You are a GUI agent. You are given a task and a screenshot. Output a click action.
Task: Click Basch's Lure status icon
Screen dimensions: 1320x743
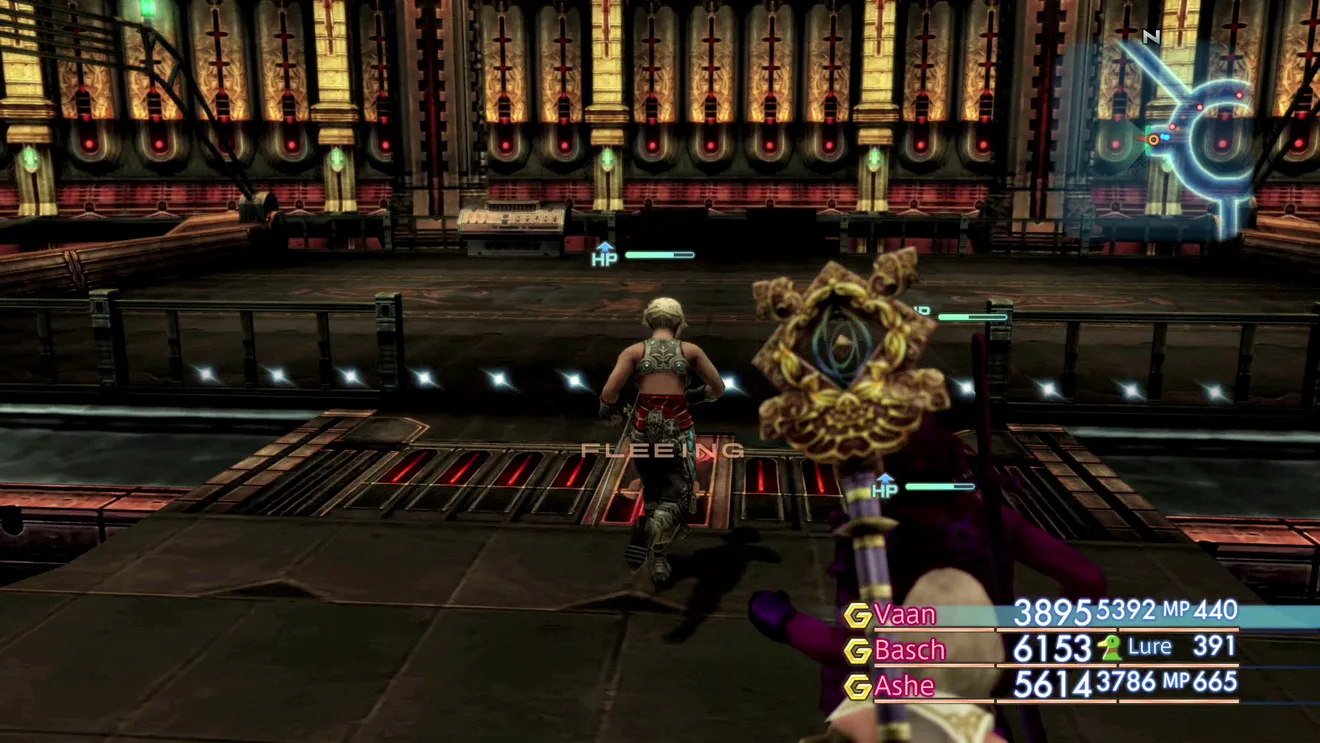point(1109,648)
